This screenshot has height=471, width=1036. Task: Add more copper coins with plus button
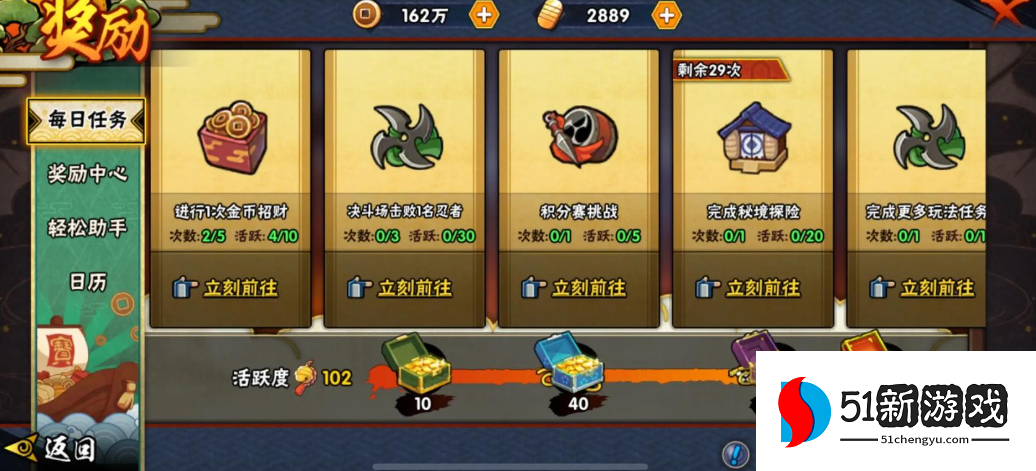pos(484,15)
